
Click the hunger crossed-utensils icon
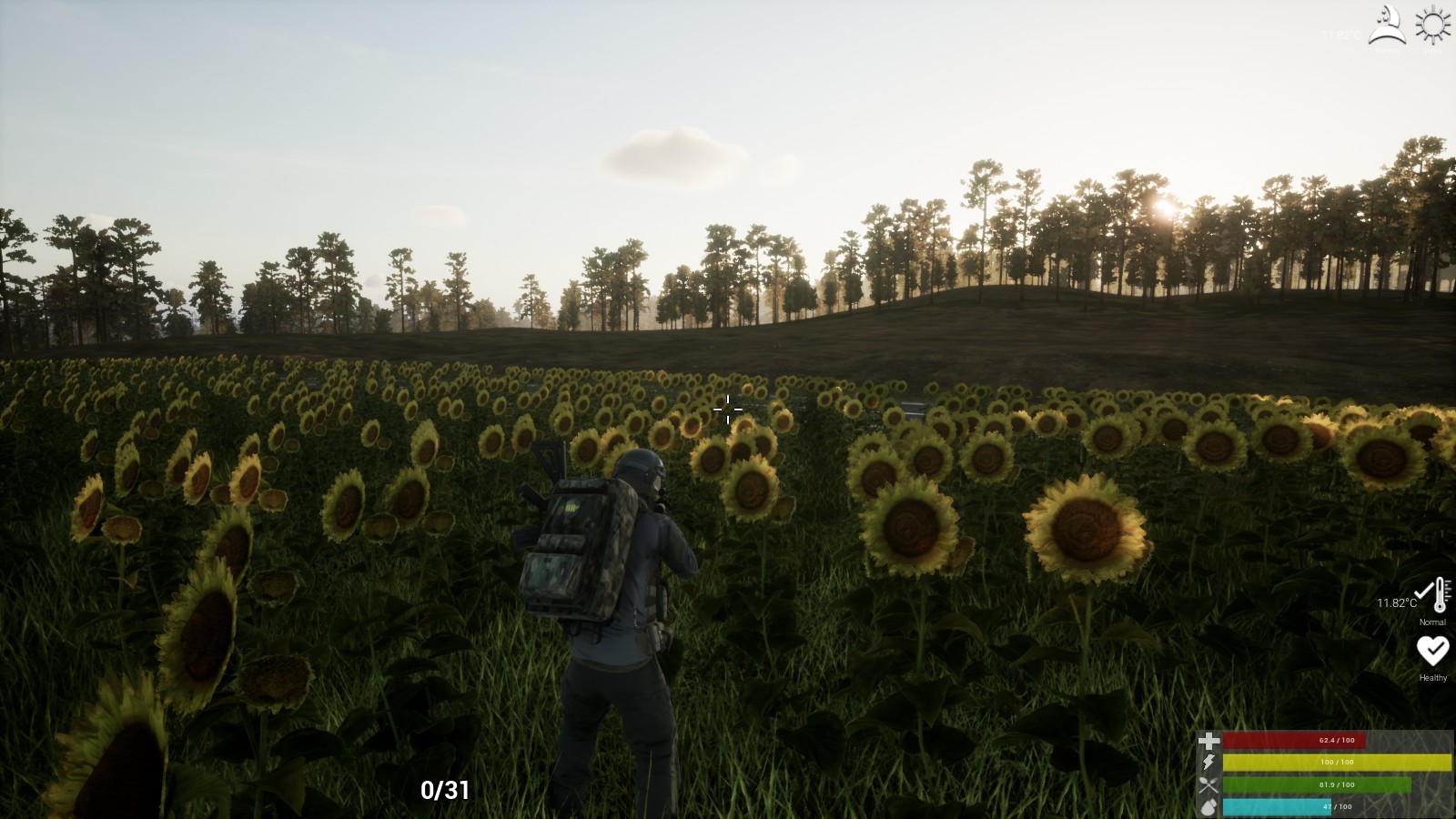pyautogui.click(x=1208, y=784)
